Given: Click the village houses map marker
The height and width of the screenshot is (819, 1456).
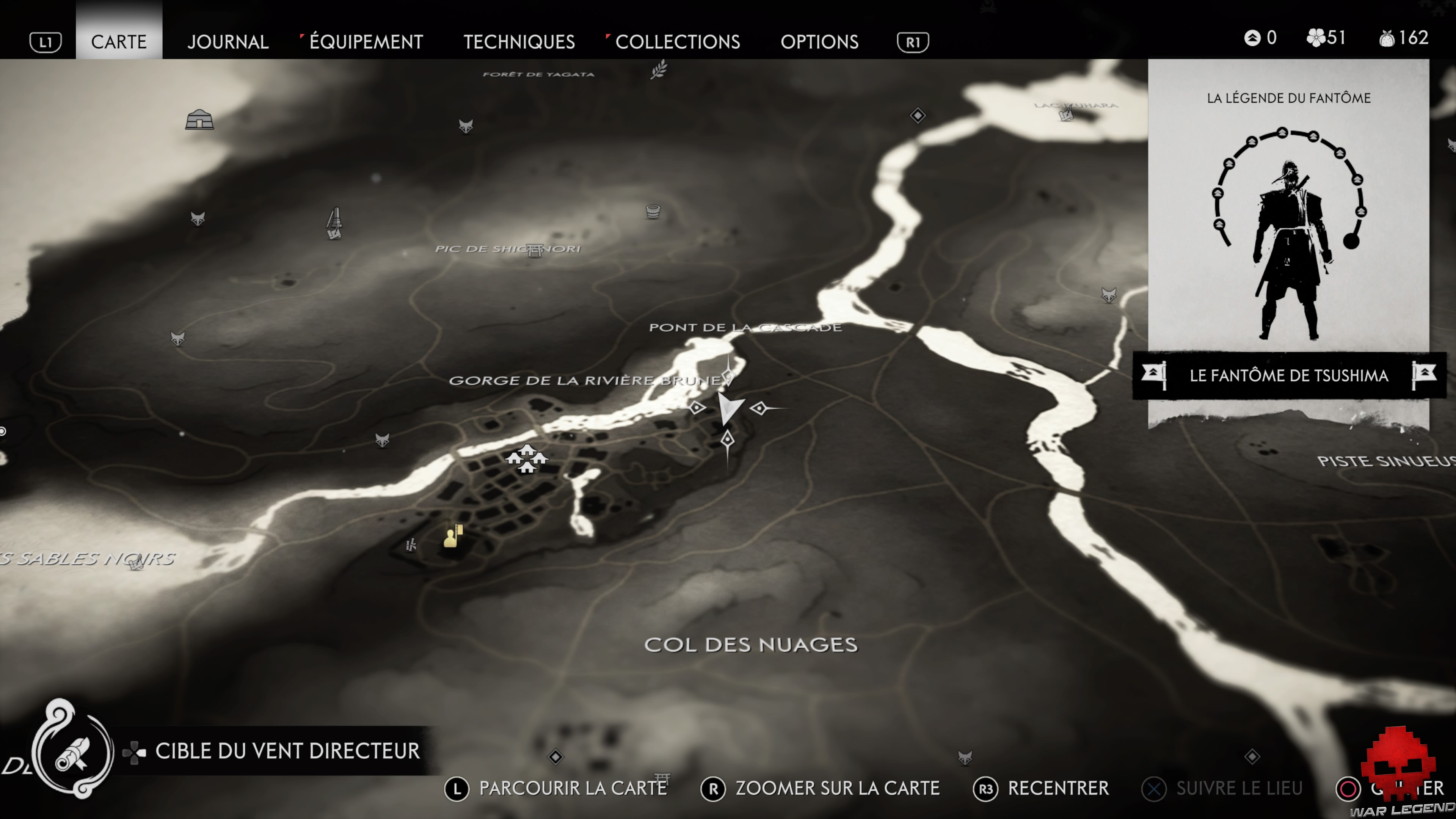Looking at the screenshot, I should click(527, 458).
